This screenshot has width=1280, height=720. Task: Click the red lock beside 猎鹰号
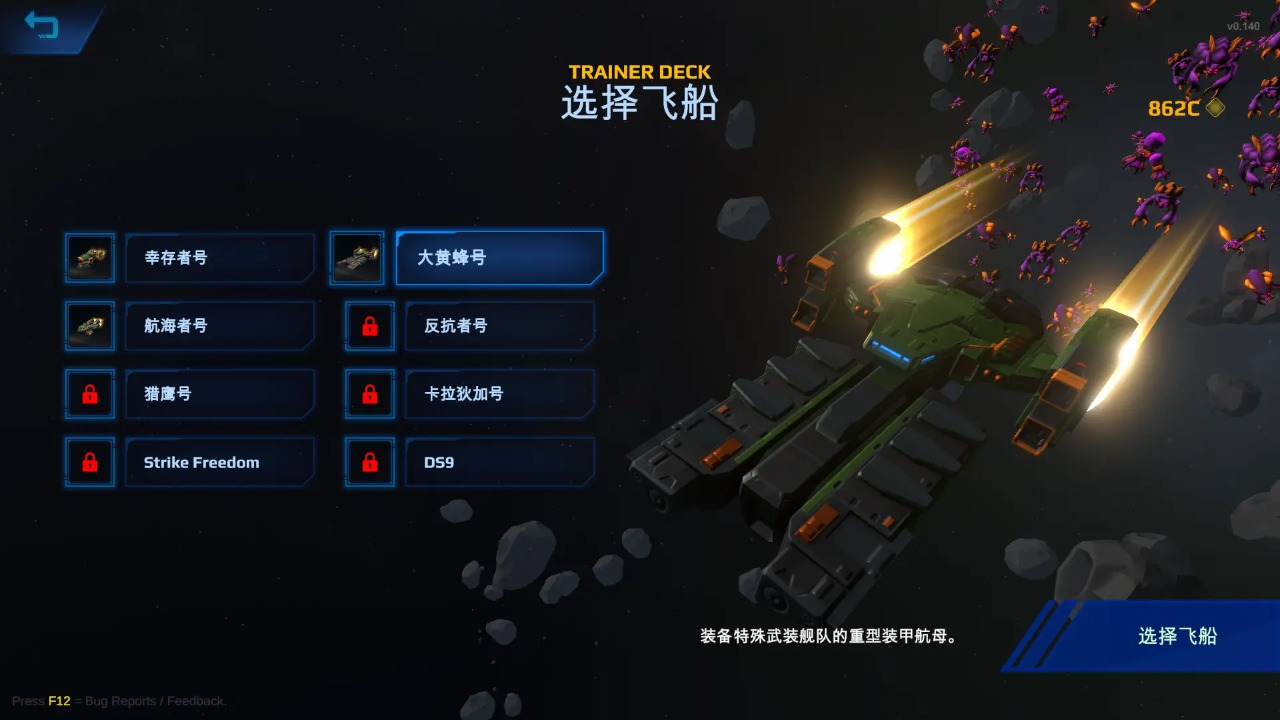click(x=90, y=394)
